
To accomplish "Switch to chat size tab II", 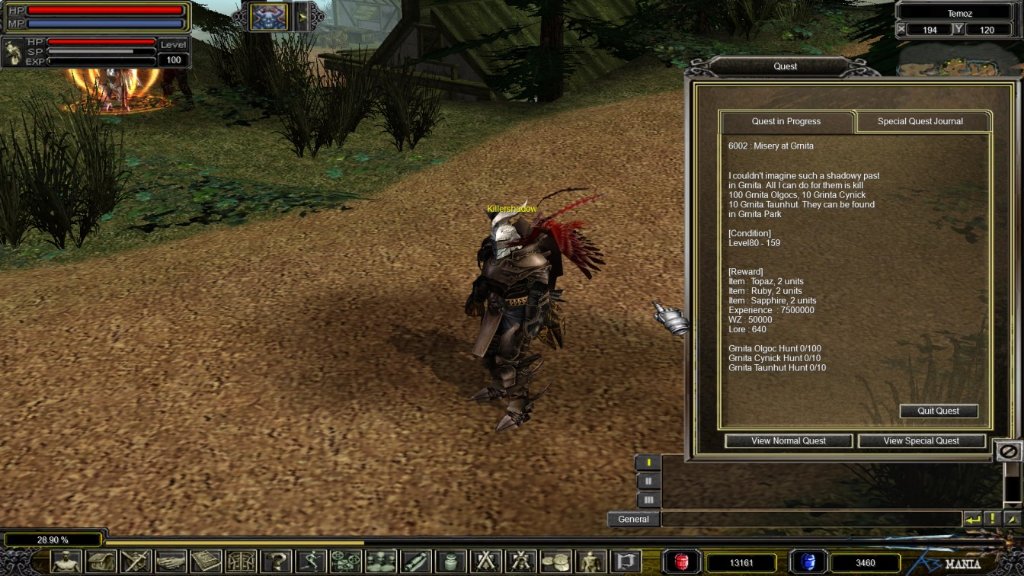I will pos(648,481).
